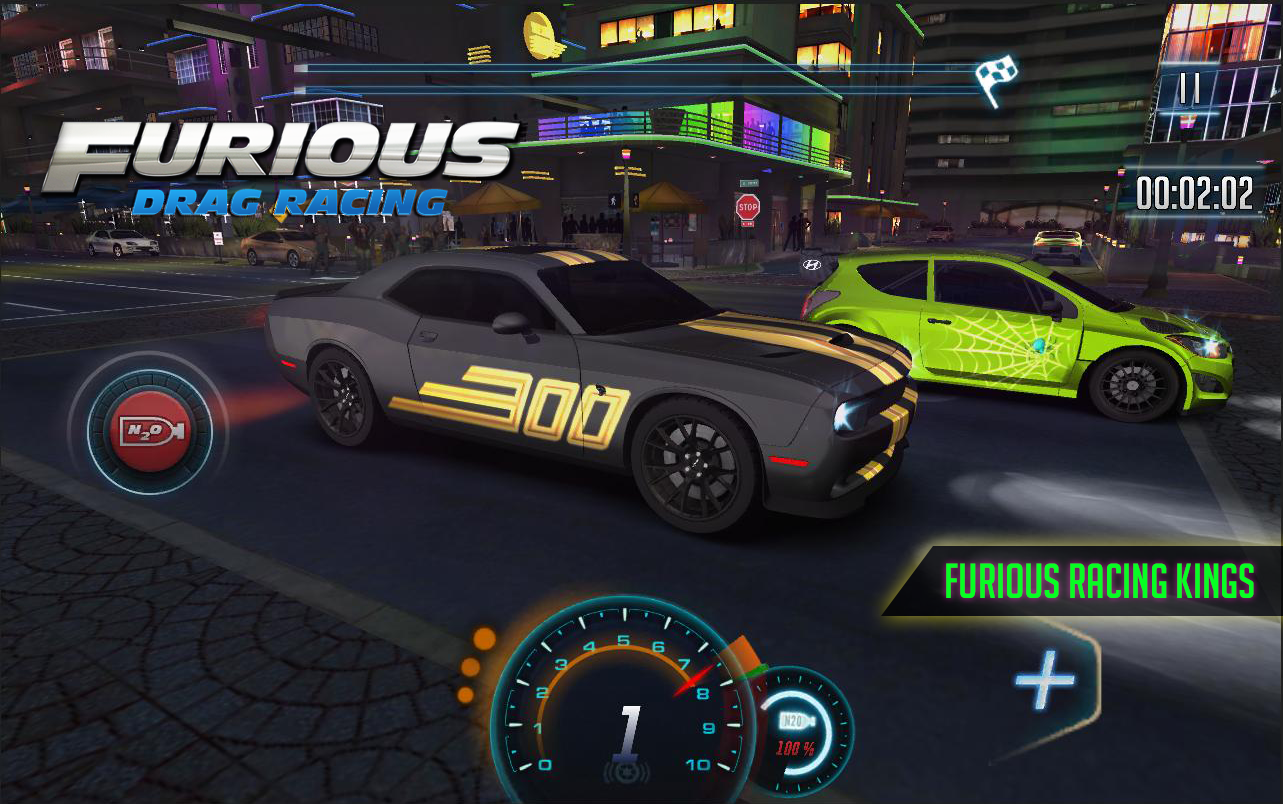Open the FURIOUS RACING KINGS banner
Viewport: 1283px width, 804px height.
click(x=1095, y=578)
